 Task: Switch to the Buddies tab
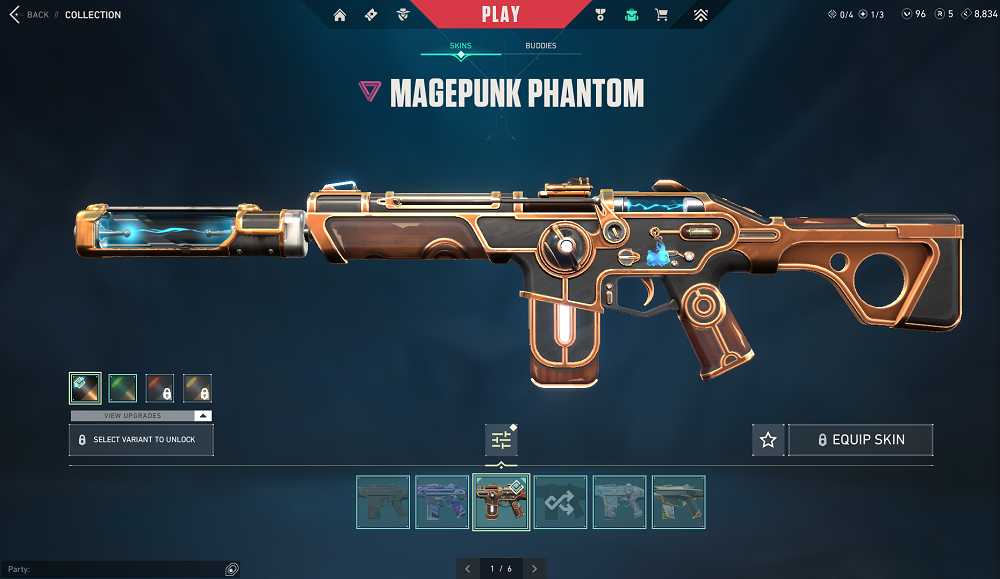tap(540, 46)
